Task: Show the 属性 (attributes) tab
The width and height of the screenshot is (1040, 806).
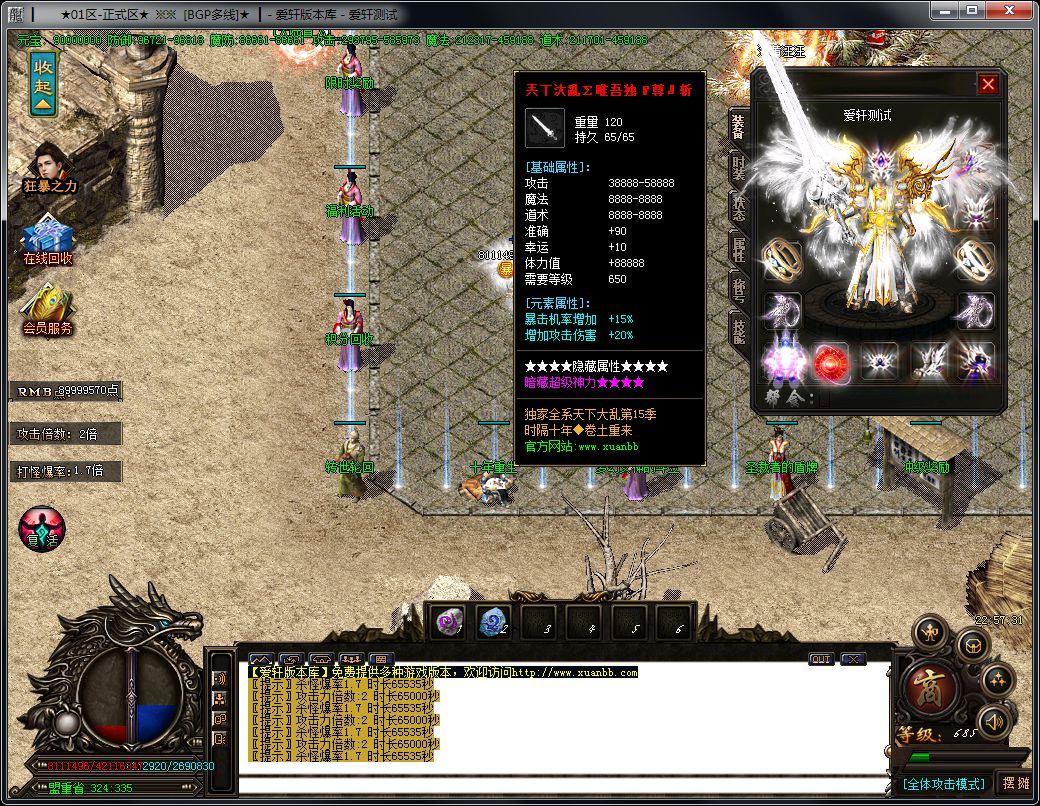Action: [738, 250]
